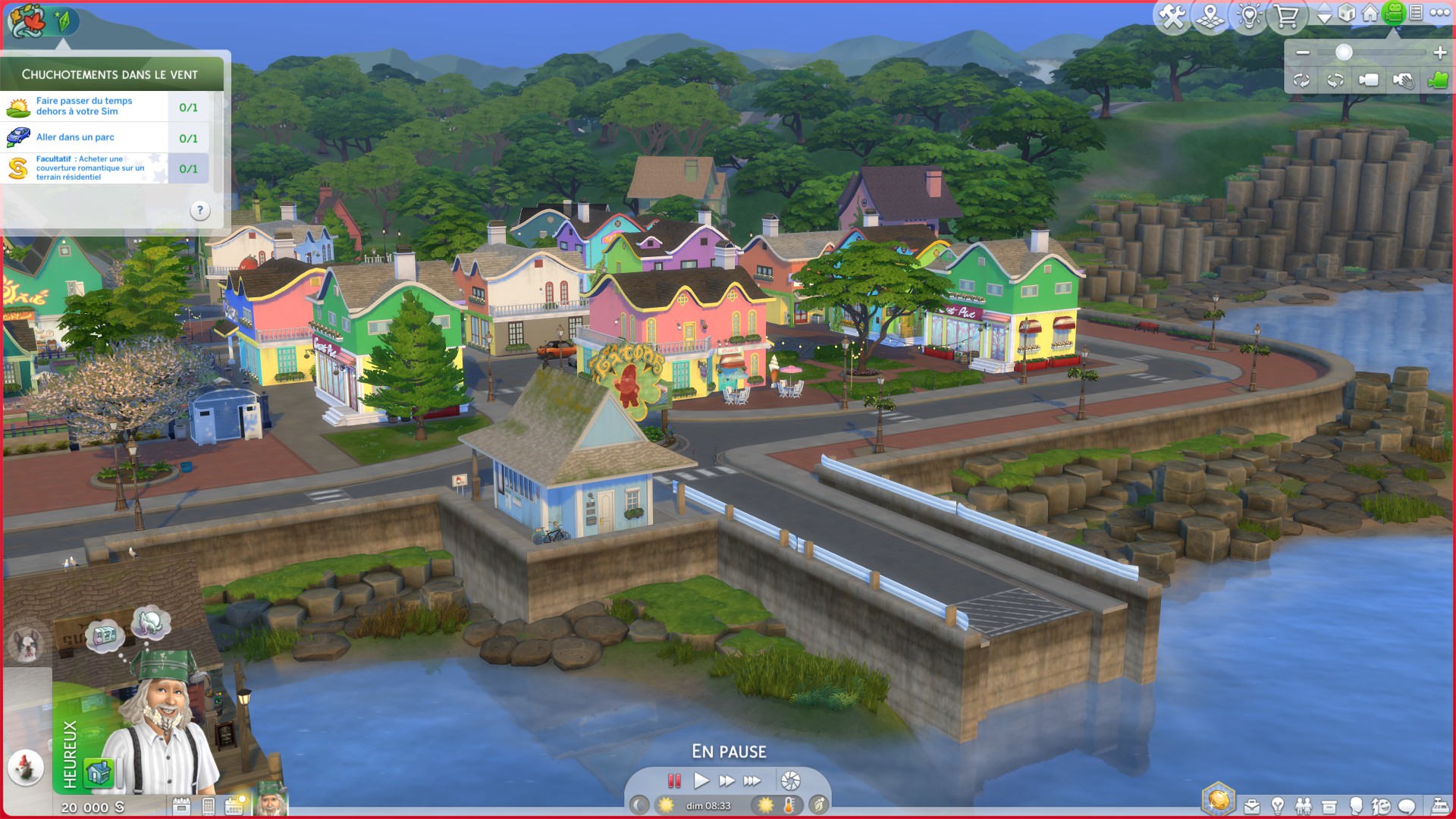Open the phone icon by the funds
This screenshot has width=1456, height=819.
(x=209, y=806)
